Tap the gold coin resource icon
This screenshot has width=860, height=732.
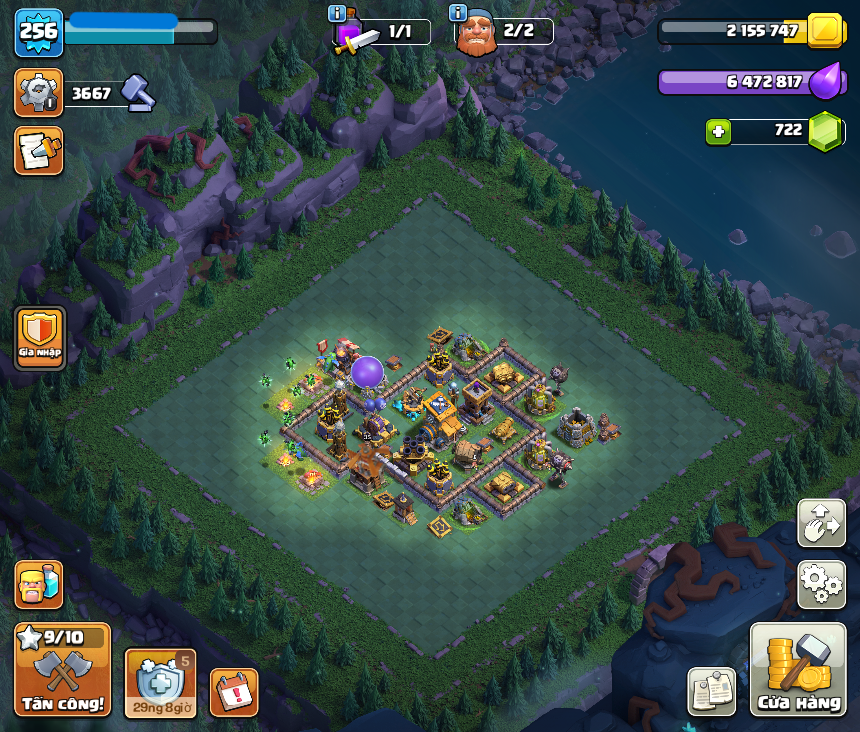(826, 30)
